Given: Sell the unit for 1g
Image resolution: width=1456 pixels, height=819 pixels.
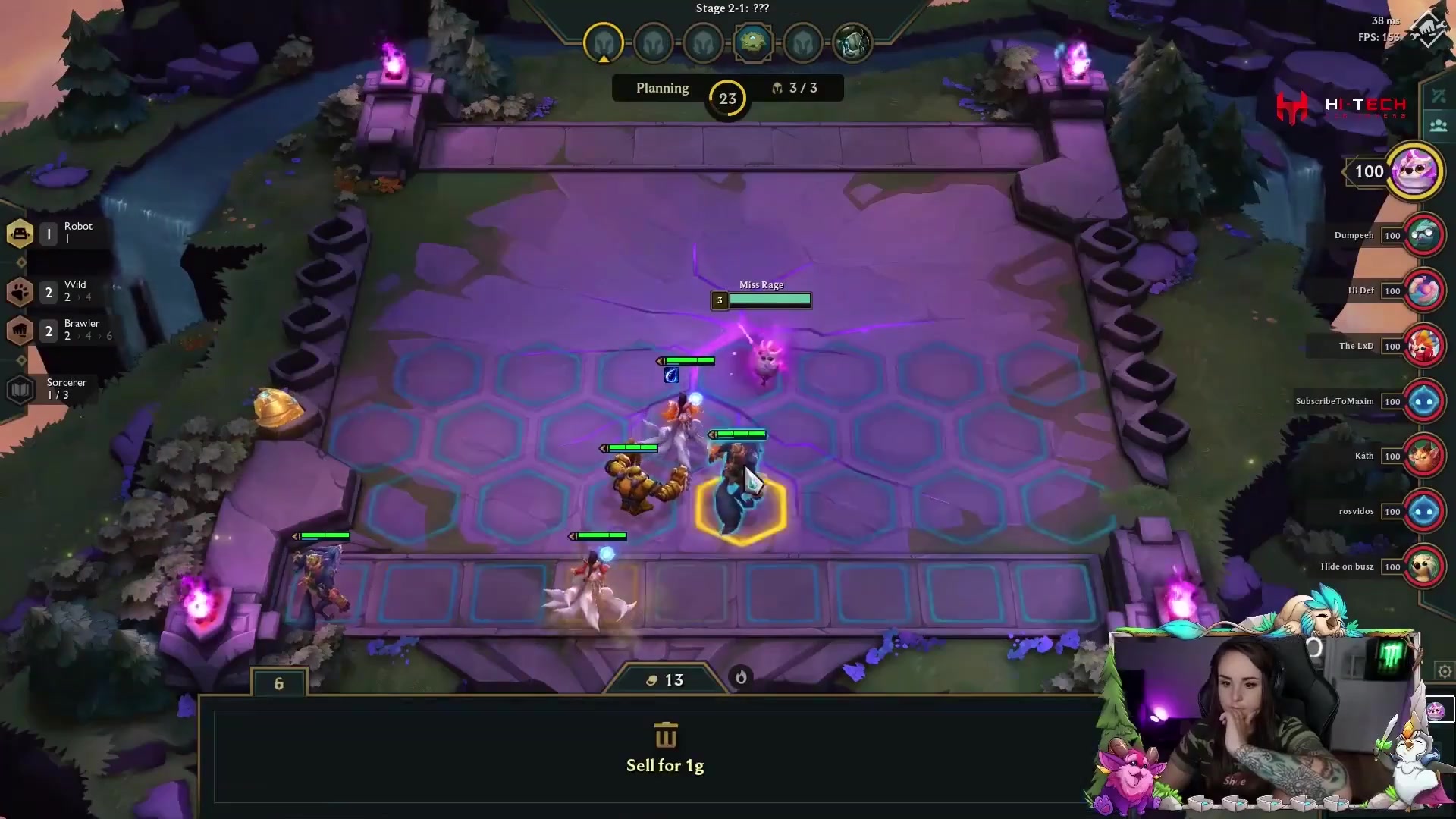Looking at the screenshot, I should [x=665, y=748].
